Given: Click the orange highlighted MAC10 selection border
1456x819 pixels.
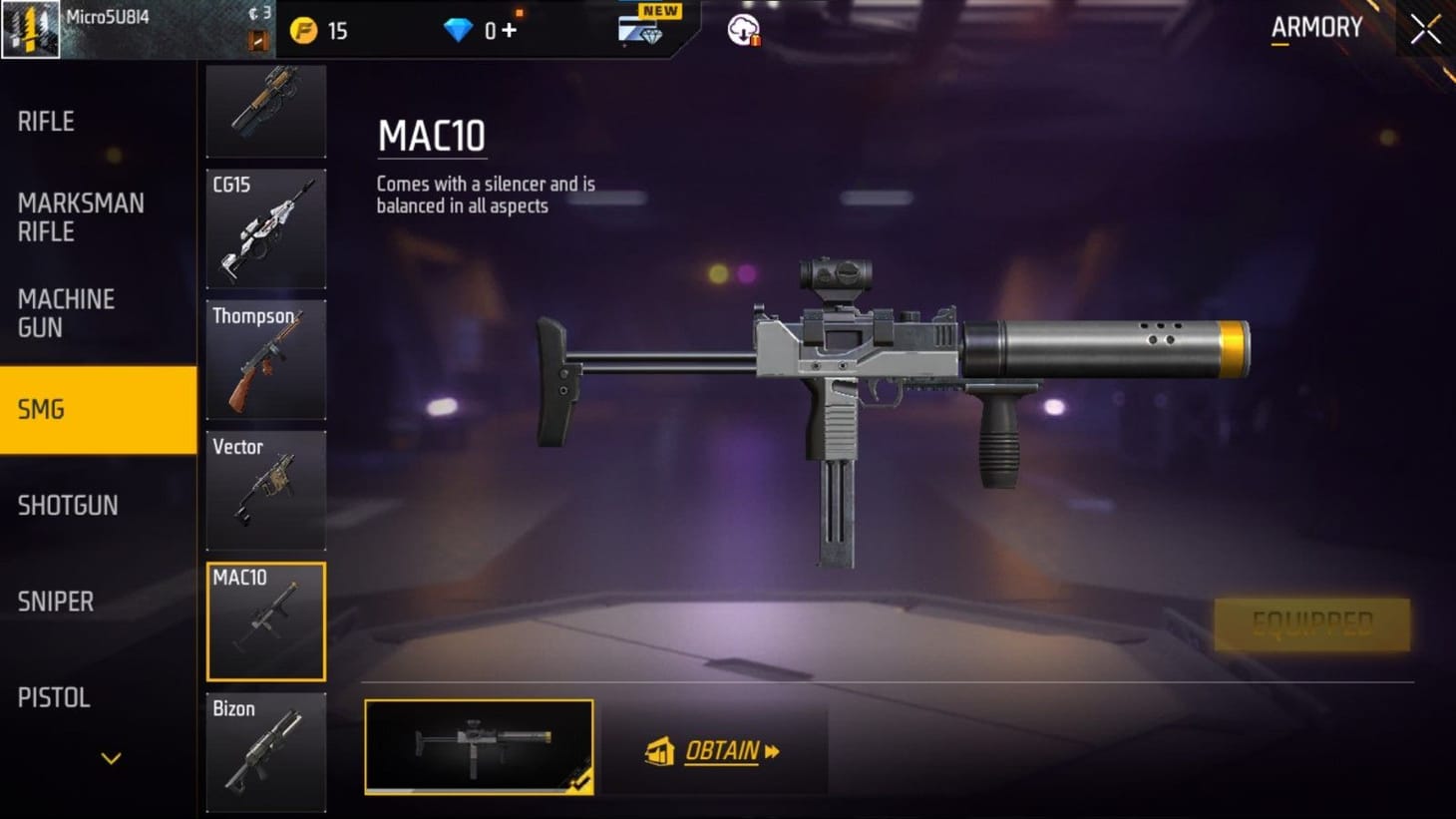Looking at the screenshot, I should pos(265,620).
